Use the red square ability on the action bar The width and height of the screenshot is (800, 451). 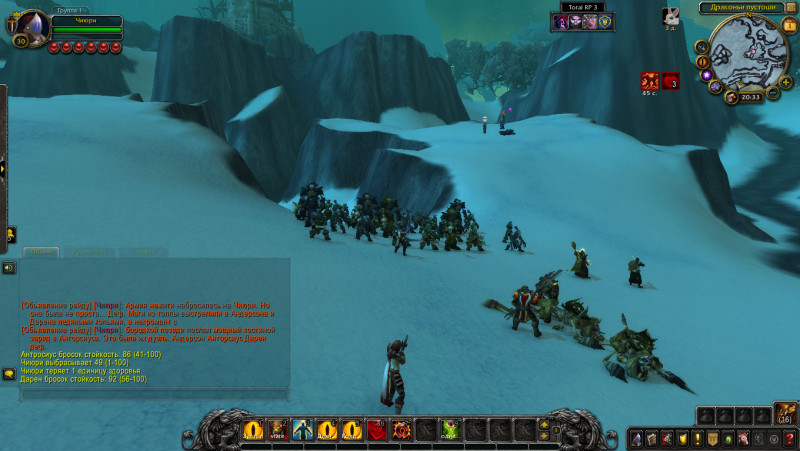[377, 430]
